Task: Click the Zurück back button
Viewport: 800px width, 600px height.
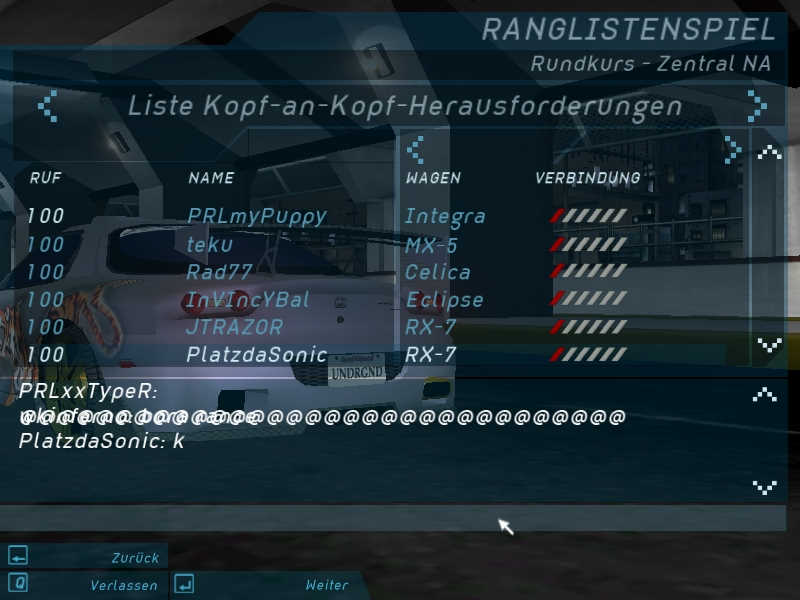Action: (x=86, y=557)
